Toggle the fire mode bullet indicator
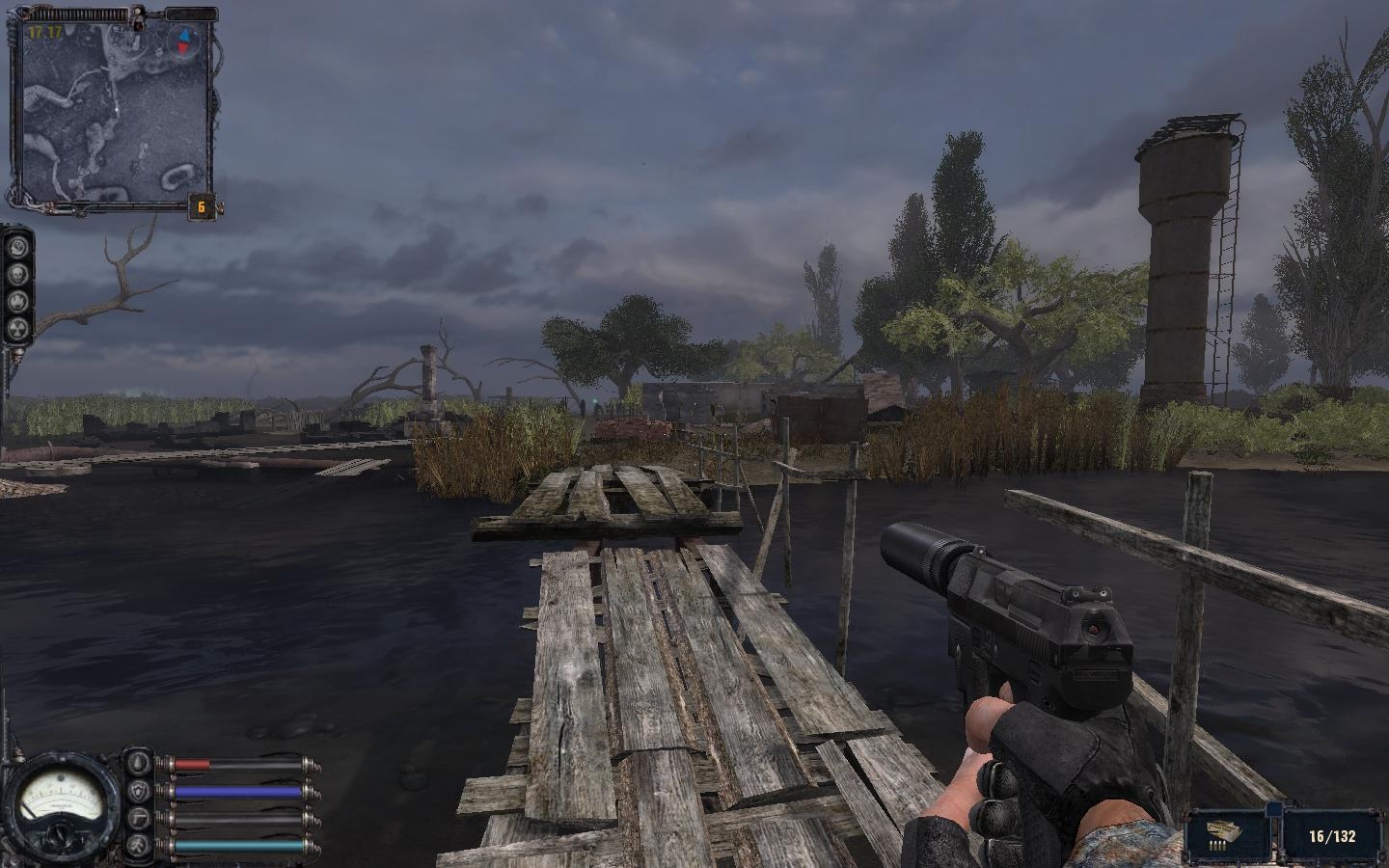This screenshot has width=1389, height=868. pos(1215,847)
